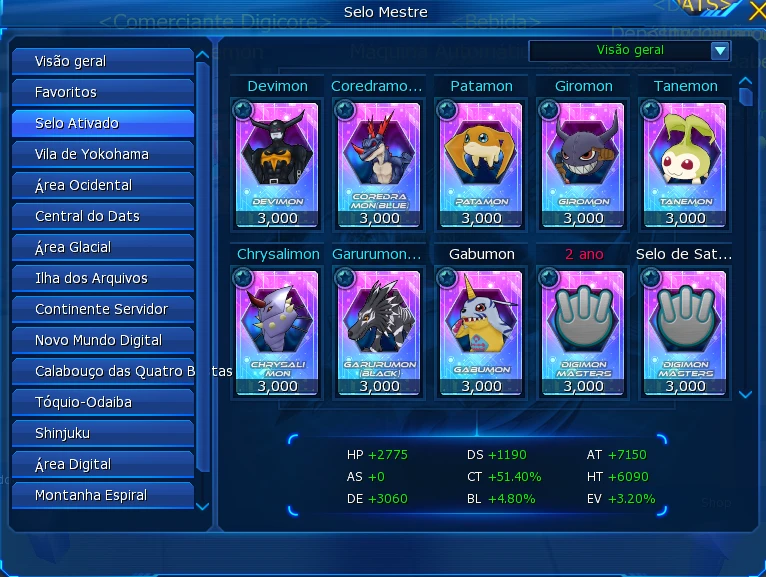Close the Selo Mestre window
766x577 pixels.
coord(756,12)
